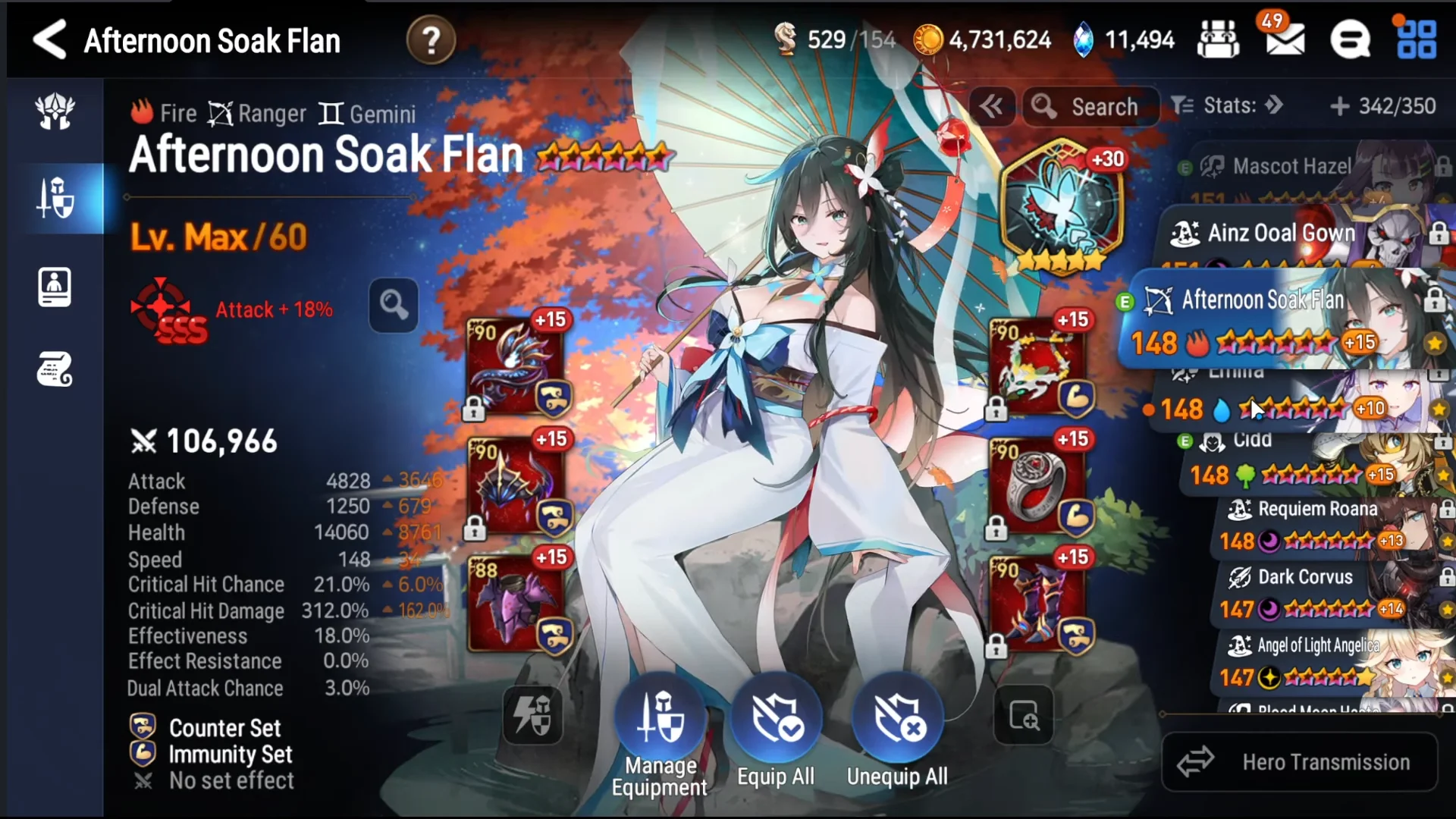Select Ainz Ooal Gown from hero list
Screen dimensions: 1456x819
tap(1282, 233)
